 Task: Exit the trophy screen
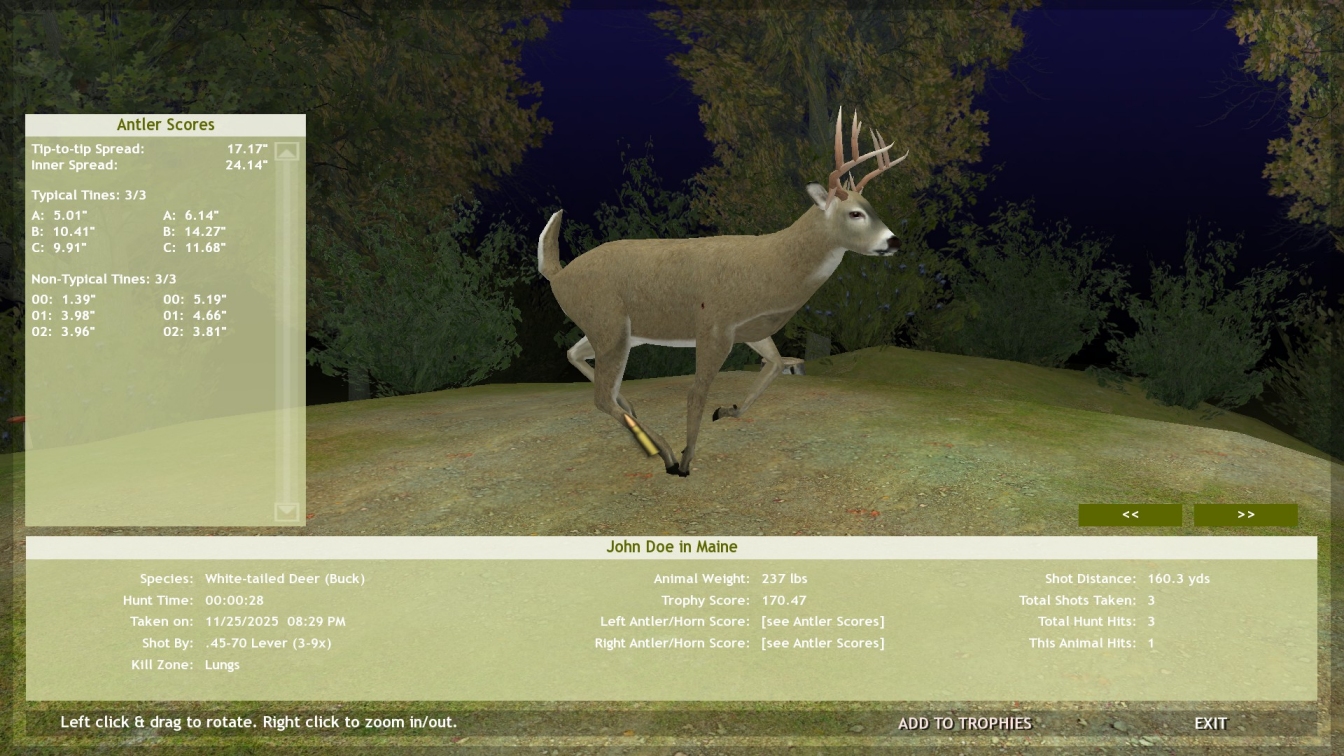pyautogui.click(x=1210, y=723)
